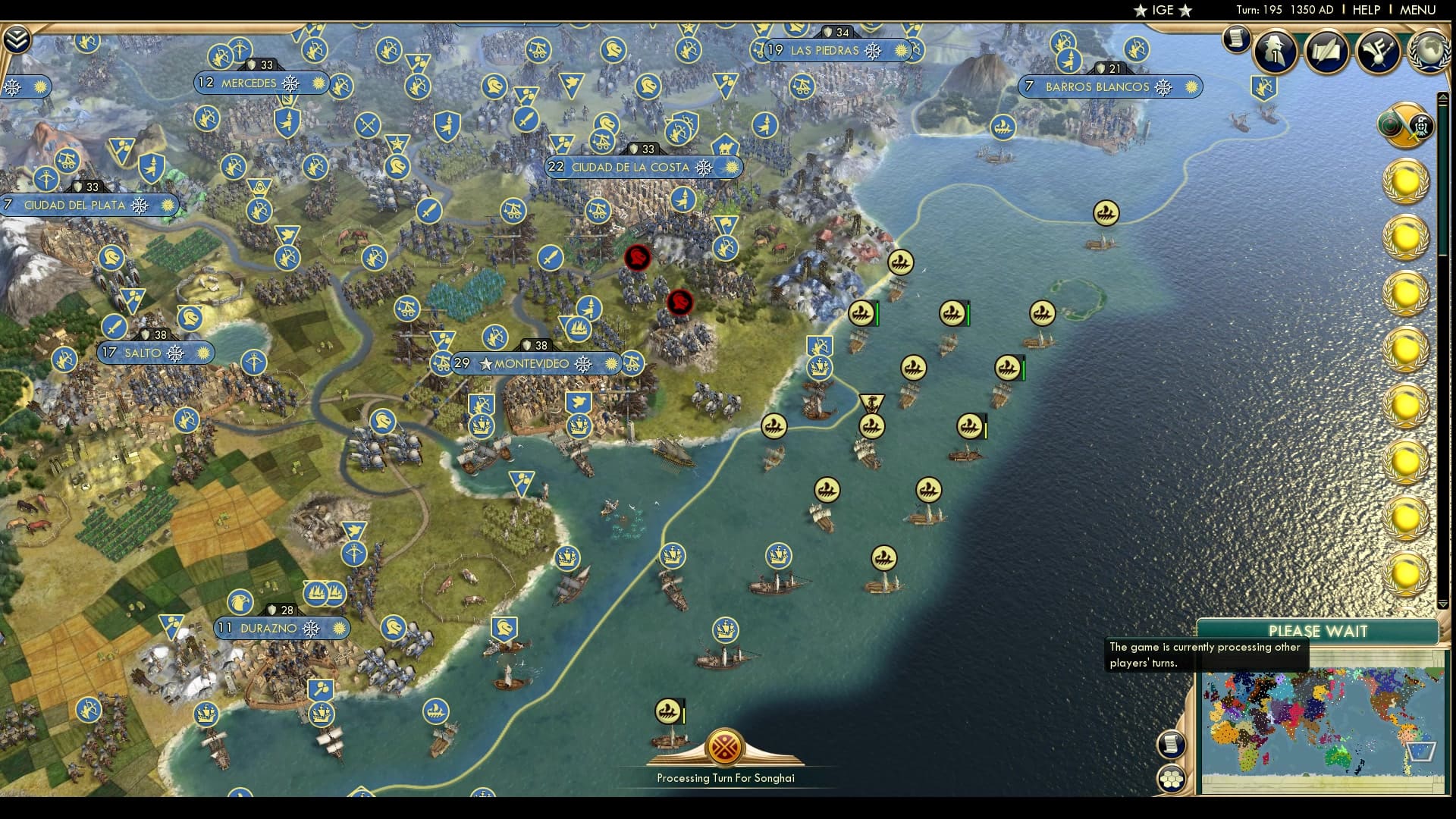Click the sun icon on Salto's city banner
The height and width of the screenshot is (819, 1456).
[202, 352]
